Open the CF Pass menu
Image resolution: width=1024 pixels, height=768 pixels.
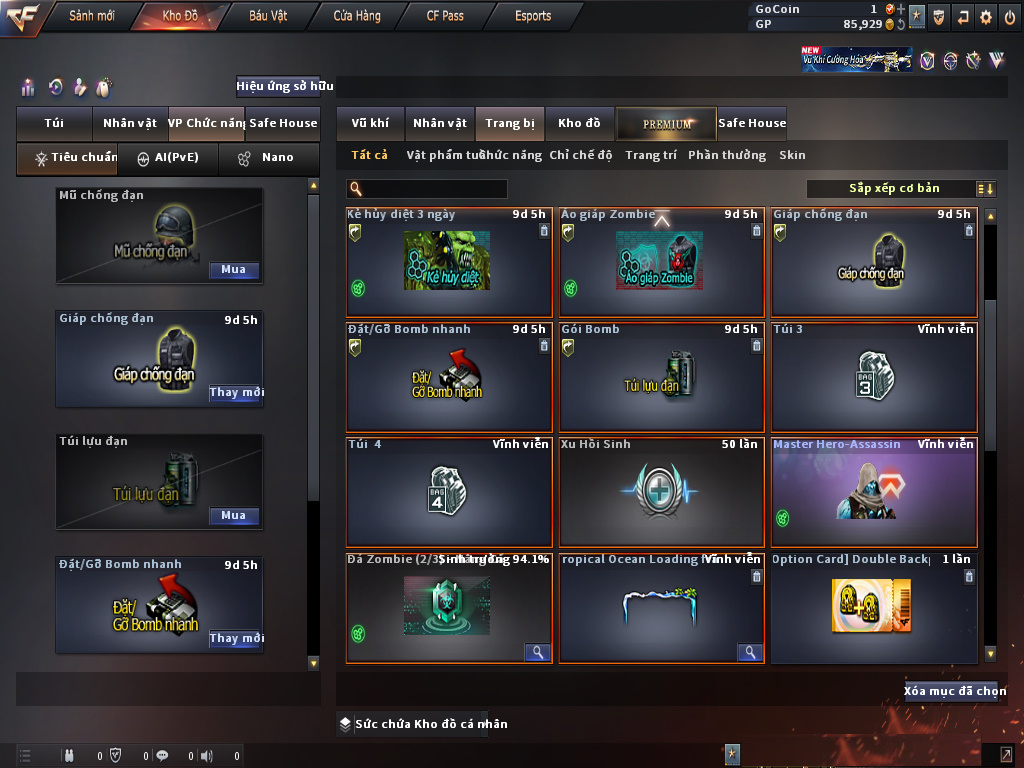click(445, 16)
